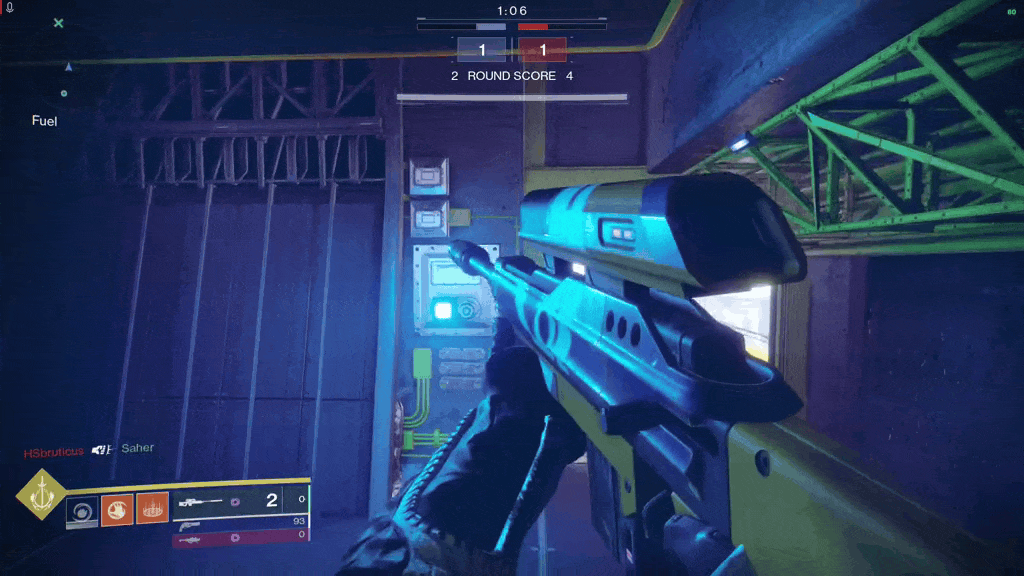Activate the orange class ability icon
Screen dimensions: 1024x576
151,510
